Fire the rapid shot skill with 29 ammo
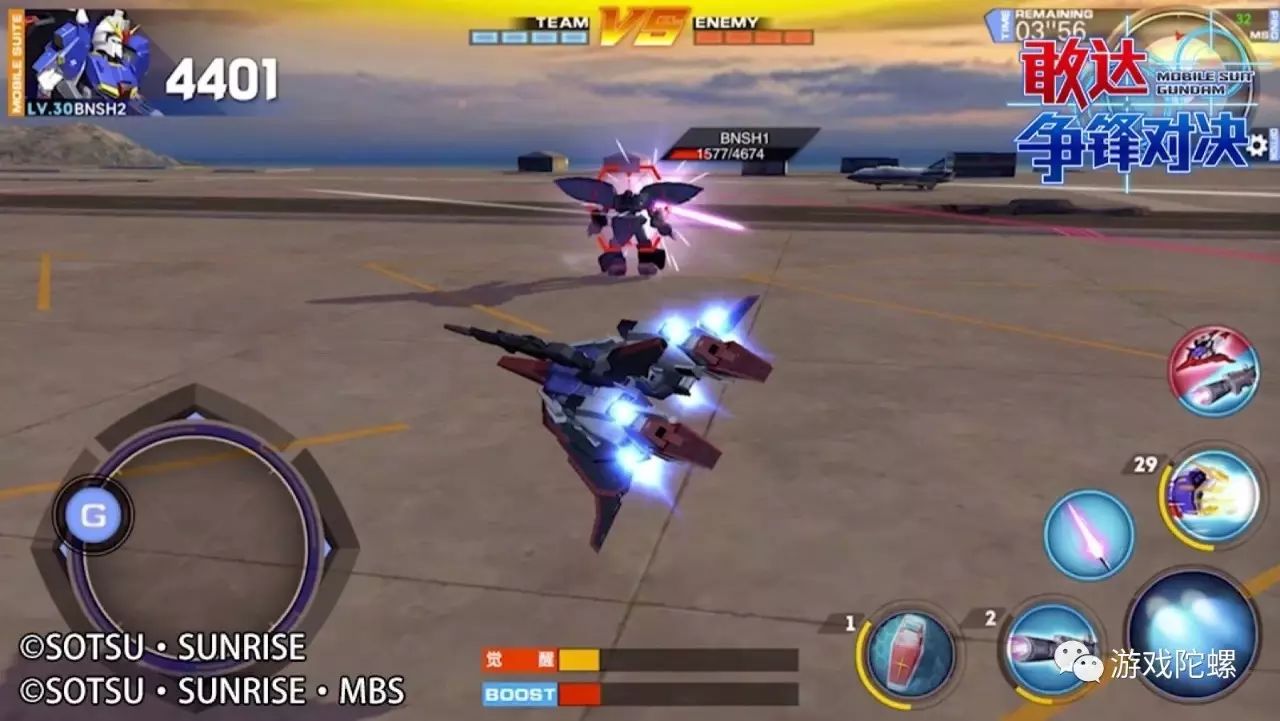Viewport: 1280px width, 721px height. (1213, 497)
